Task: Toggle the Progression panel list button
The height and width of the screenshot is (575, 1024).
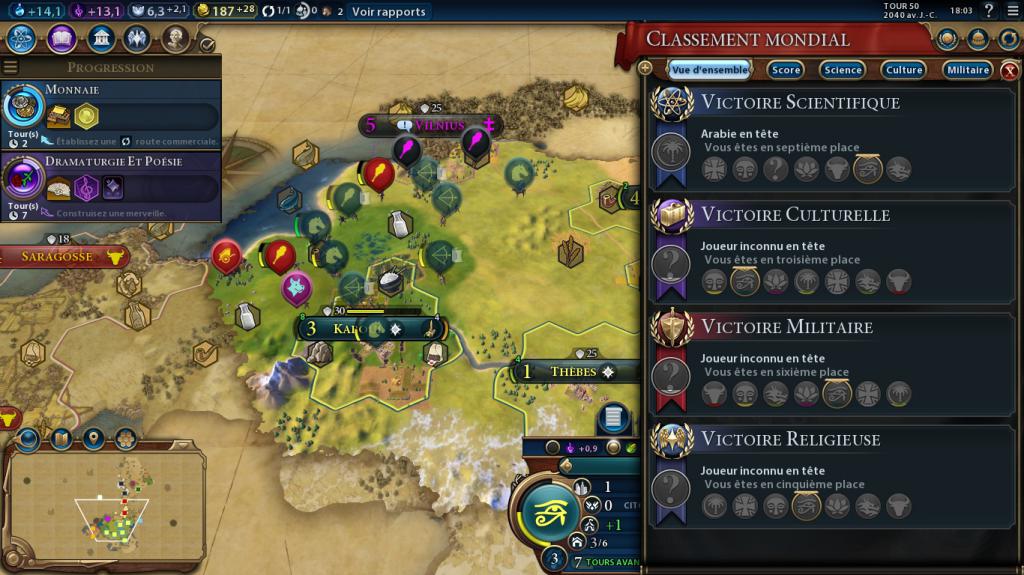Action: 11,67
